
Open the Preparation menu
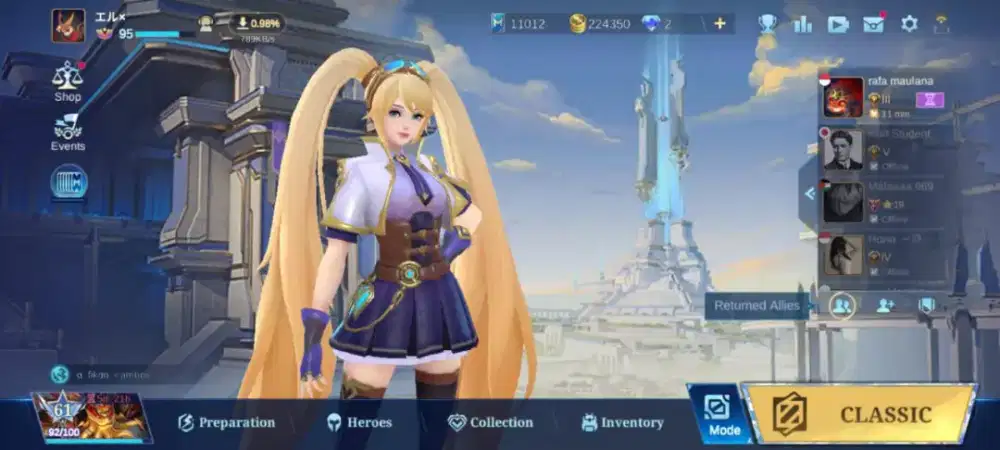(226, 422)
